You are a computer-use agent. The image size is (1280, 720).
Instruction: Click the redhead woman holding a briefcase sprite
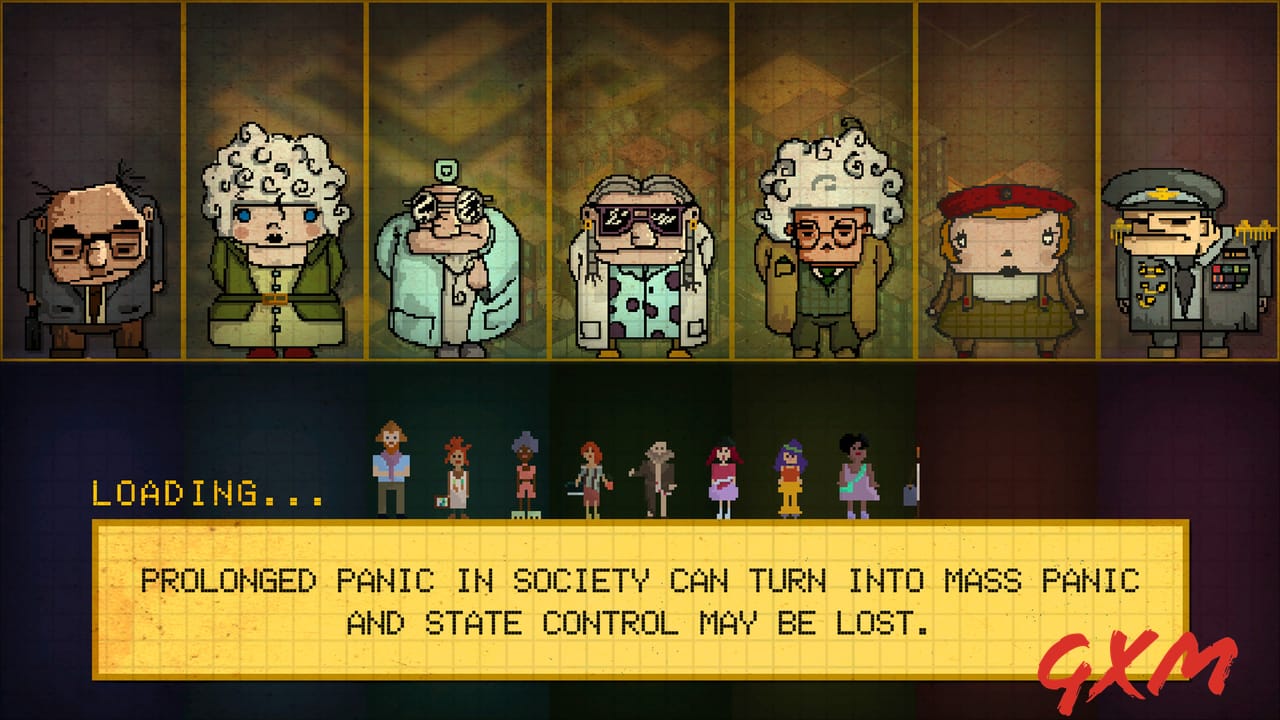(x=590, y=470)
